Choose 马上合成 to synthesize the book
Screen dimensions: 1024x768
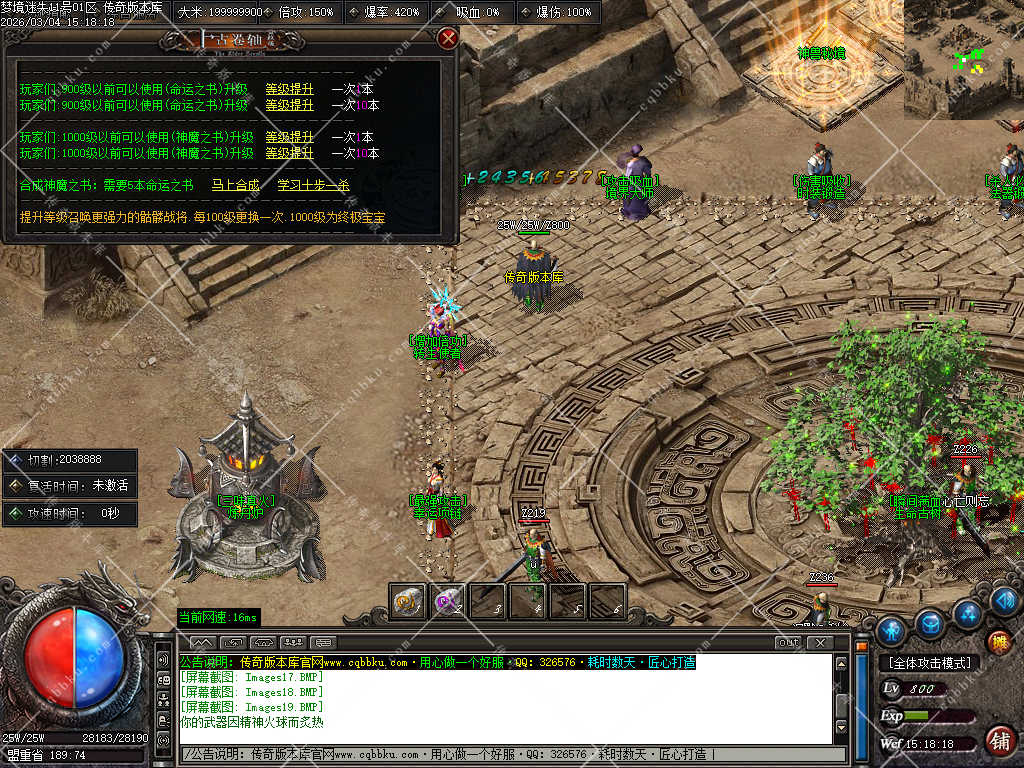[235, 185]
